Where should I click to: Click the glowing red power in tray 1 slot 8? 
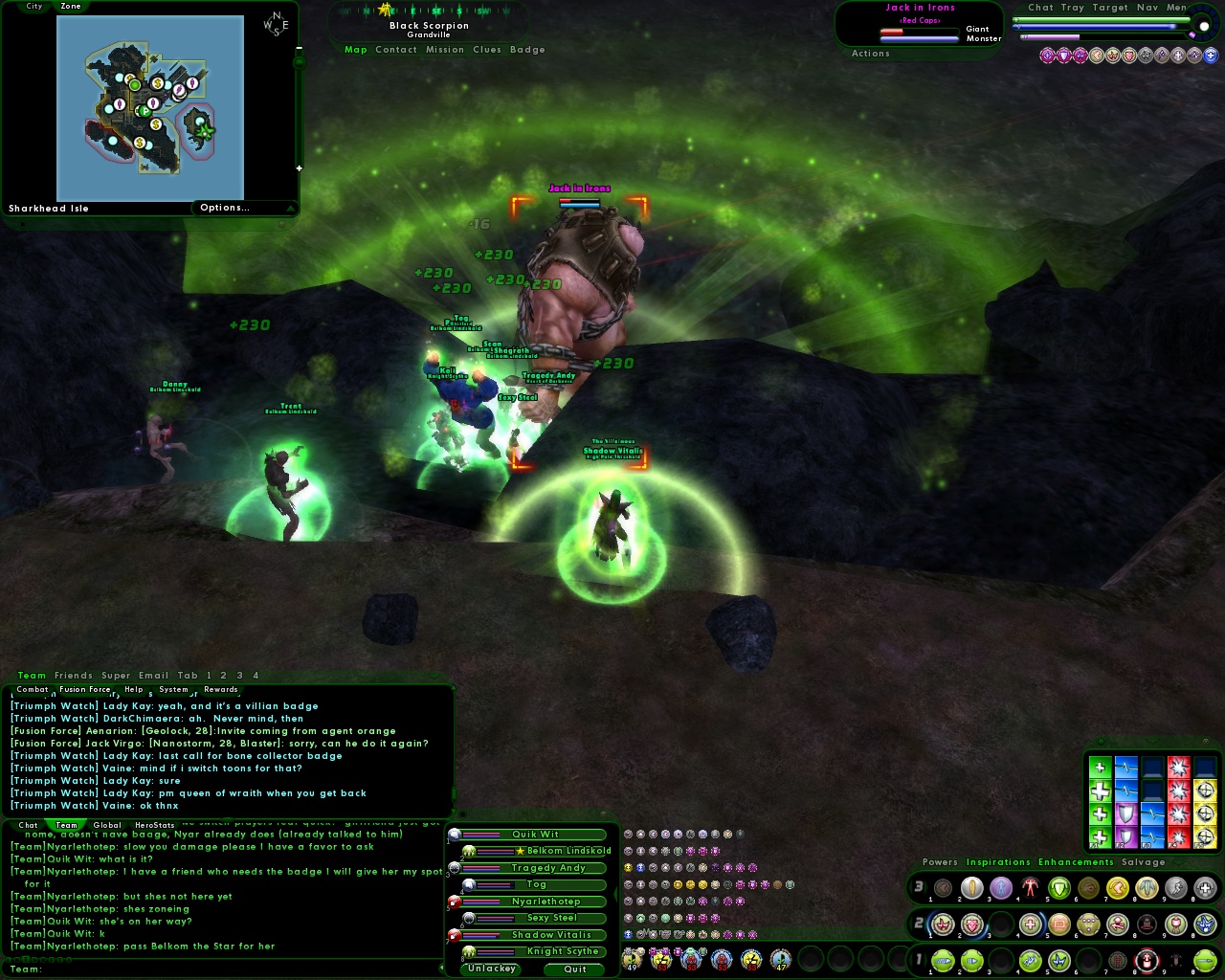(1147, 960)
